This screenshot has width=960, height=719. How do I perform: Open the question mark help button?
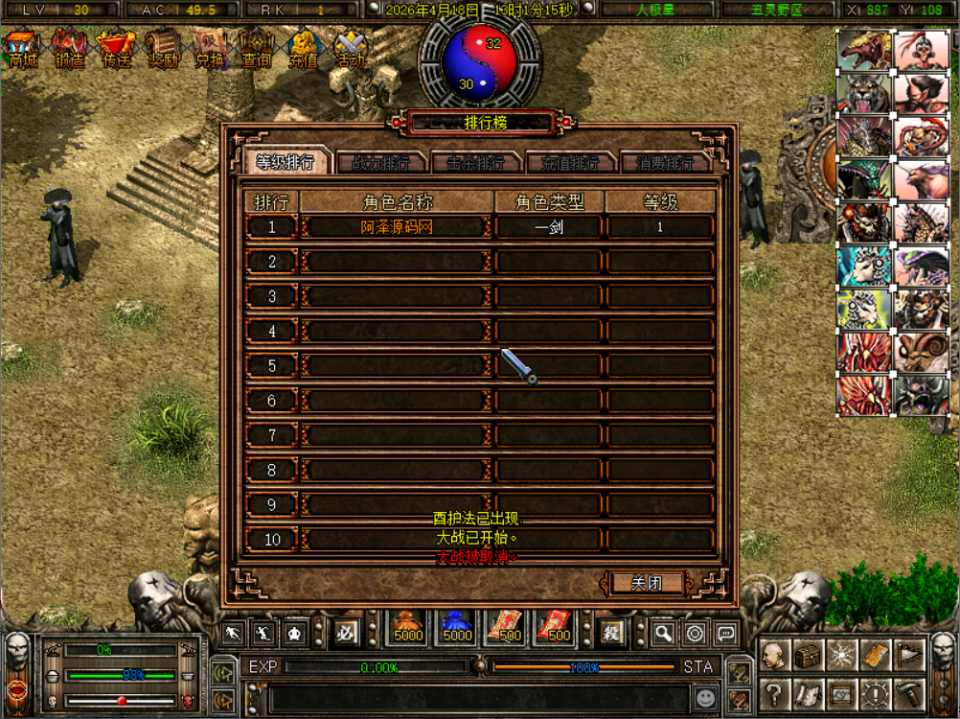pyautogui.click(x=773, y=692)
